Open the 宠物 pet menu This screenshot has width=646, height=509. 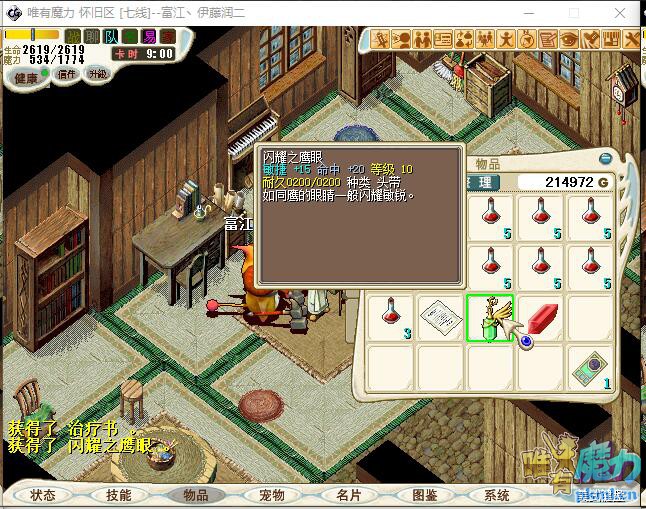272,495
